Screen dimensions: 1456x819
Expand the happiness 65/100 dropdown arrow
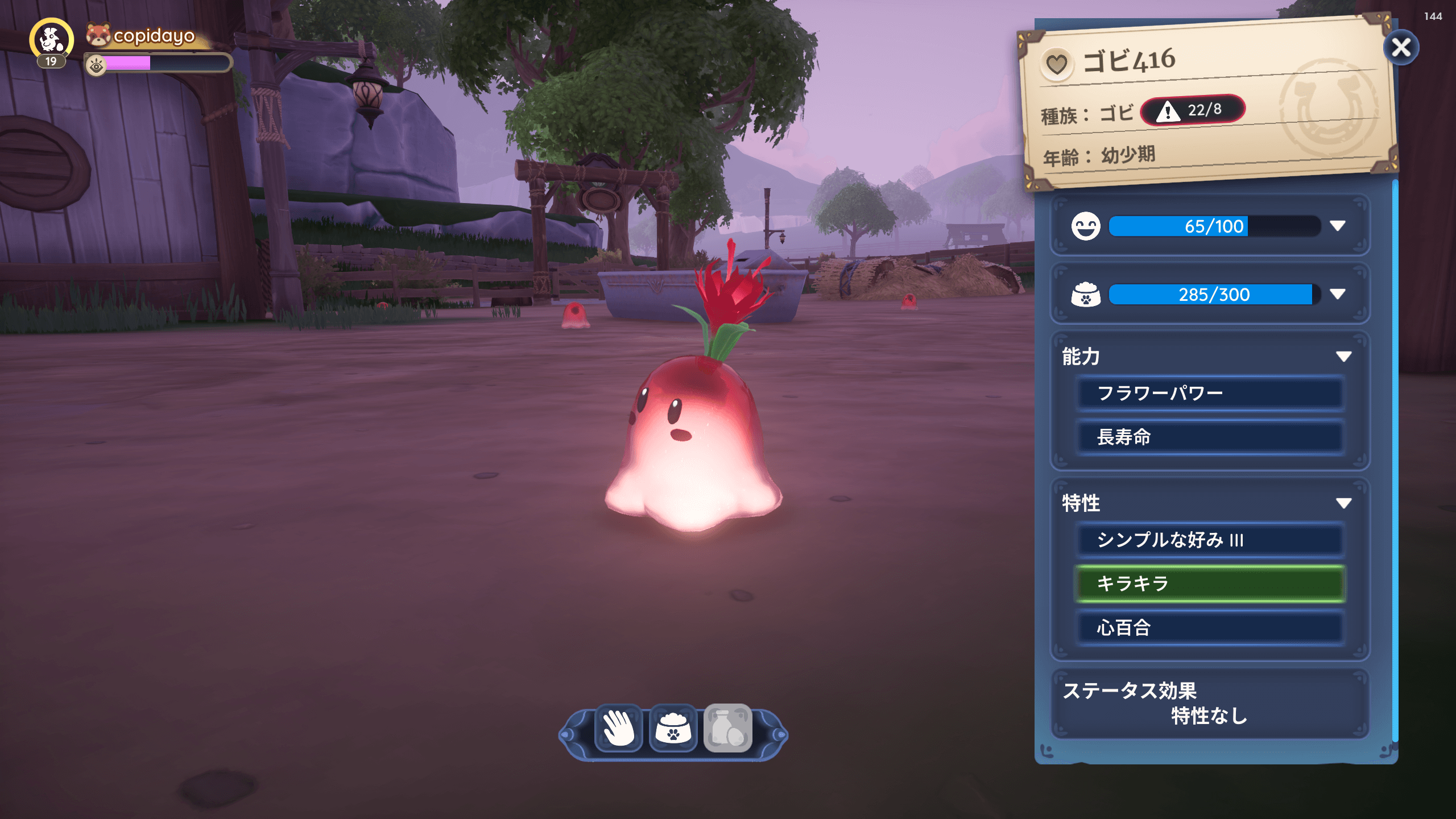pyautogui.click(x=1338, y=226)
